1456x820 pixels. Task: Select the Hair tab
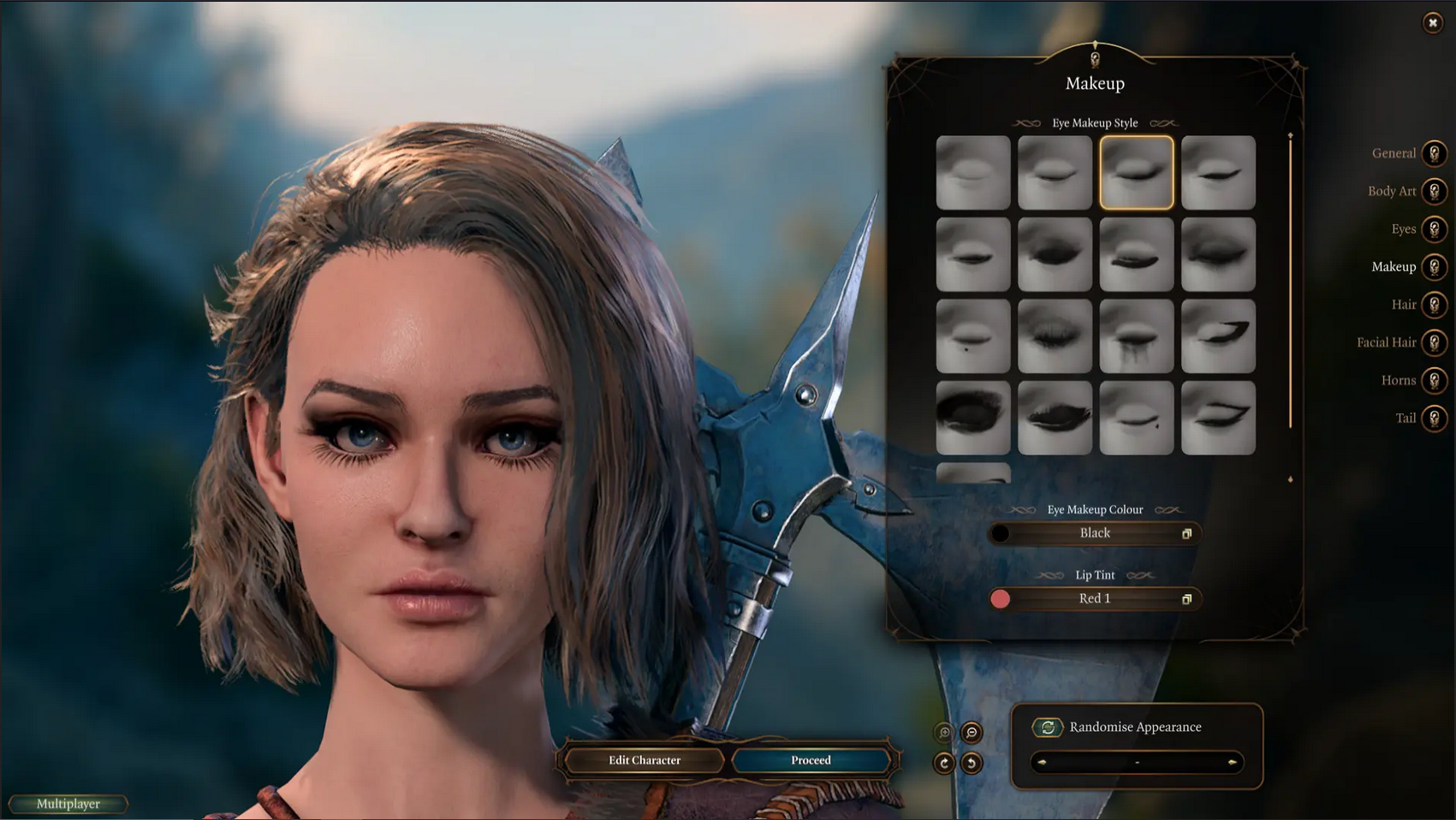point(1434,304)
